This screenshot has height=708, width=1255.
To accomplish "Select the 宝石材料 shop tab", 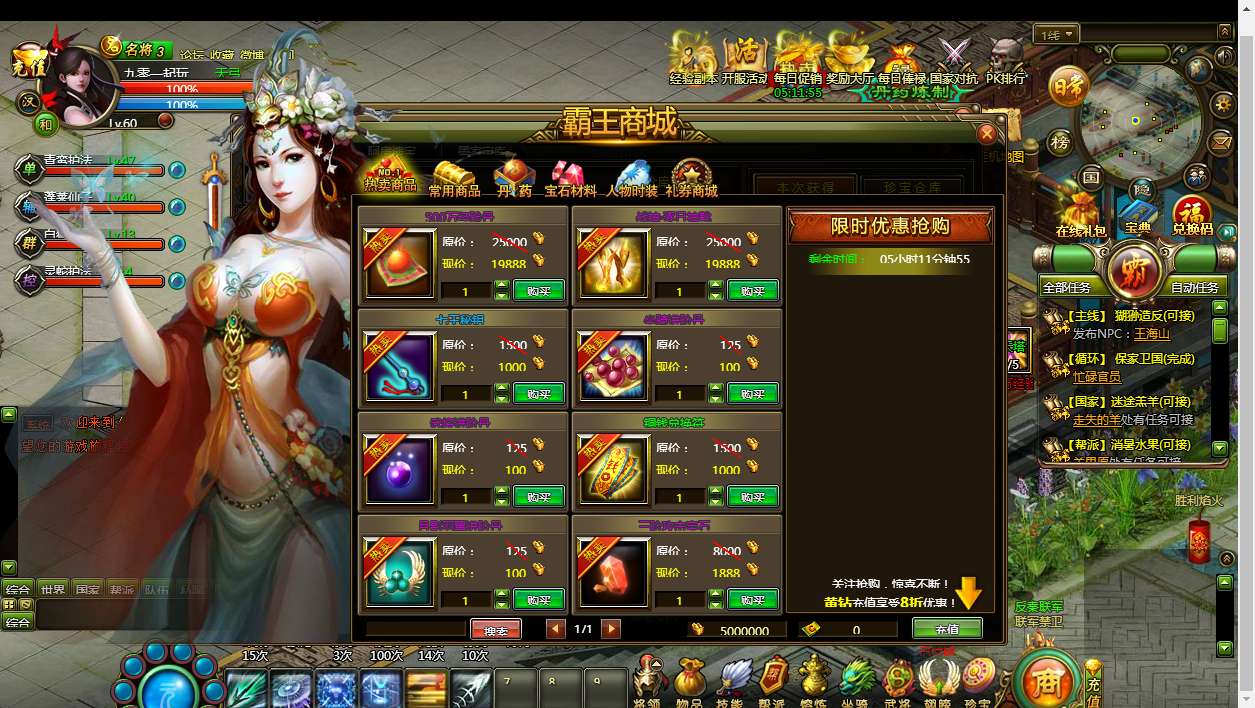I will coord(570,180).
